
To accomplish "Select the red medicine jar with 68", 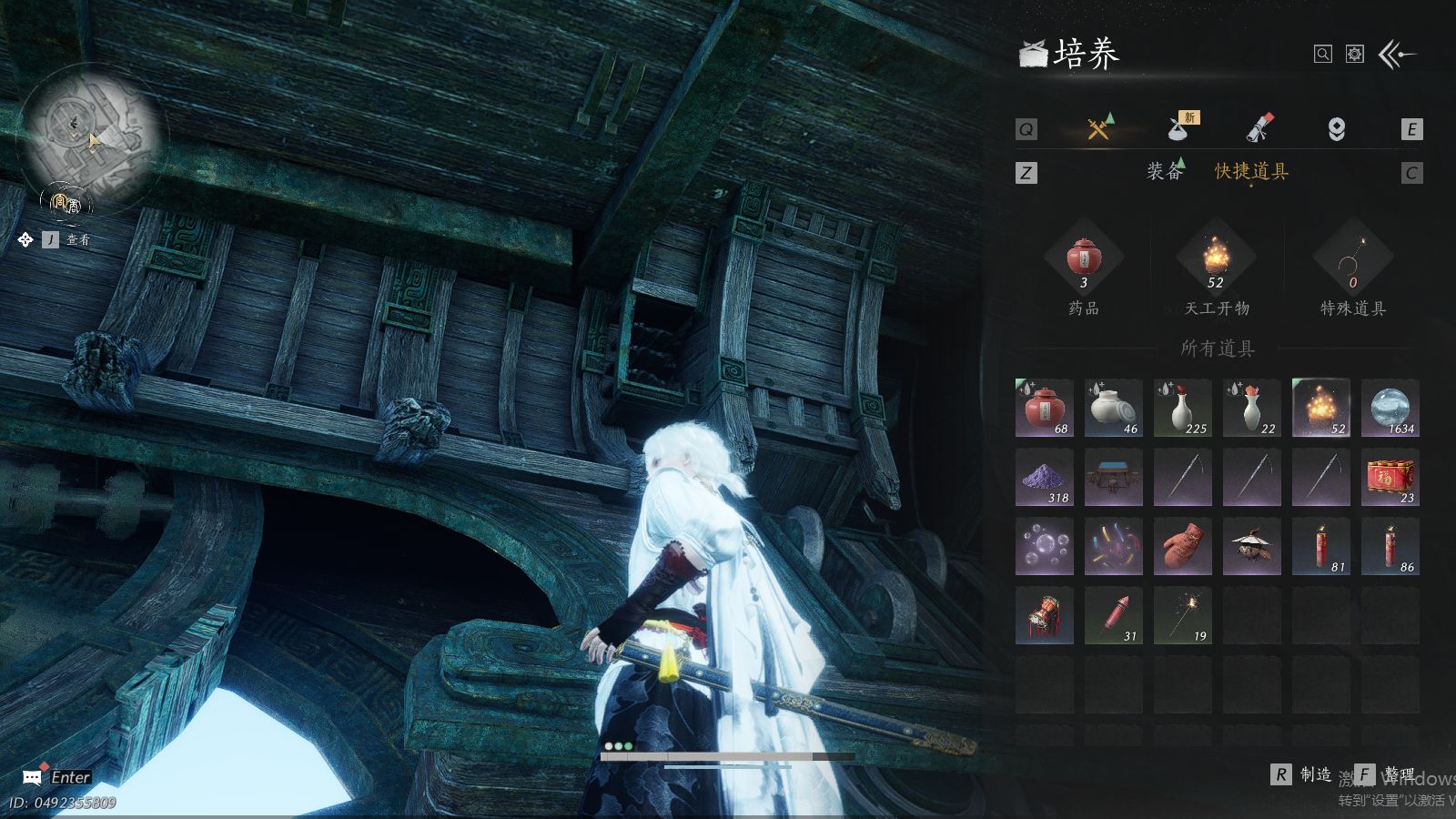I will tap(1045, 408).
